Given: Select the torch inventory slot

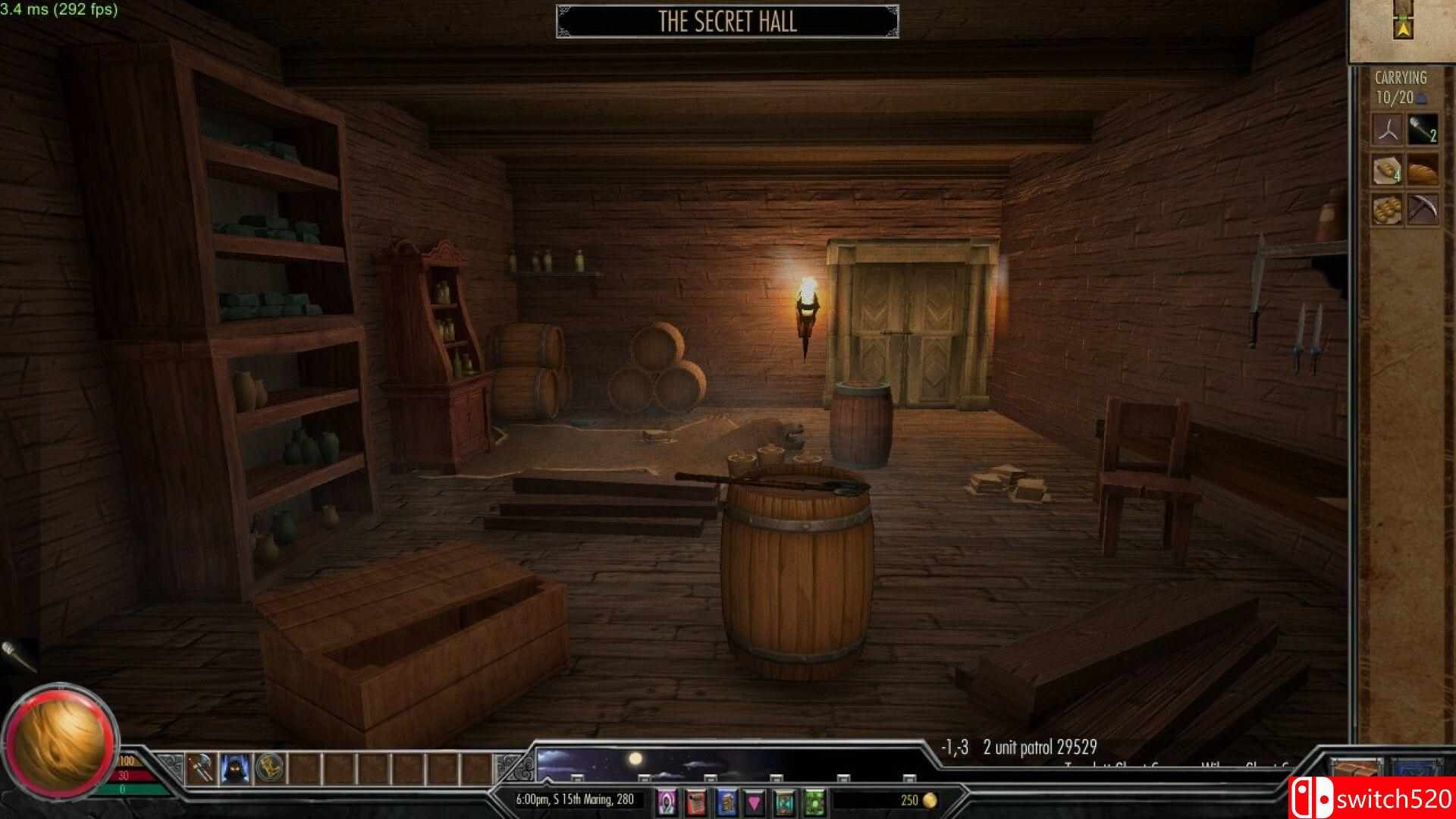Looking at the screenshot, I should pyautogui.click(x=1423, y=130).
